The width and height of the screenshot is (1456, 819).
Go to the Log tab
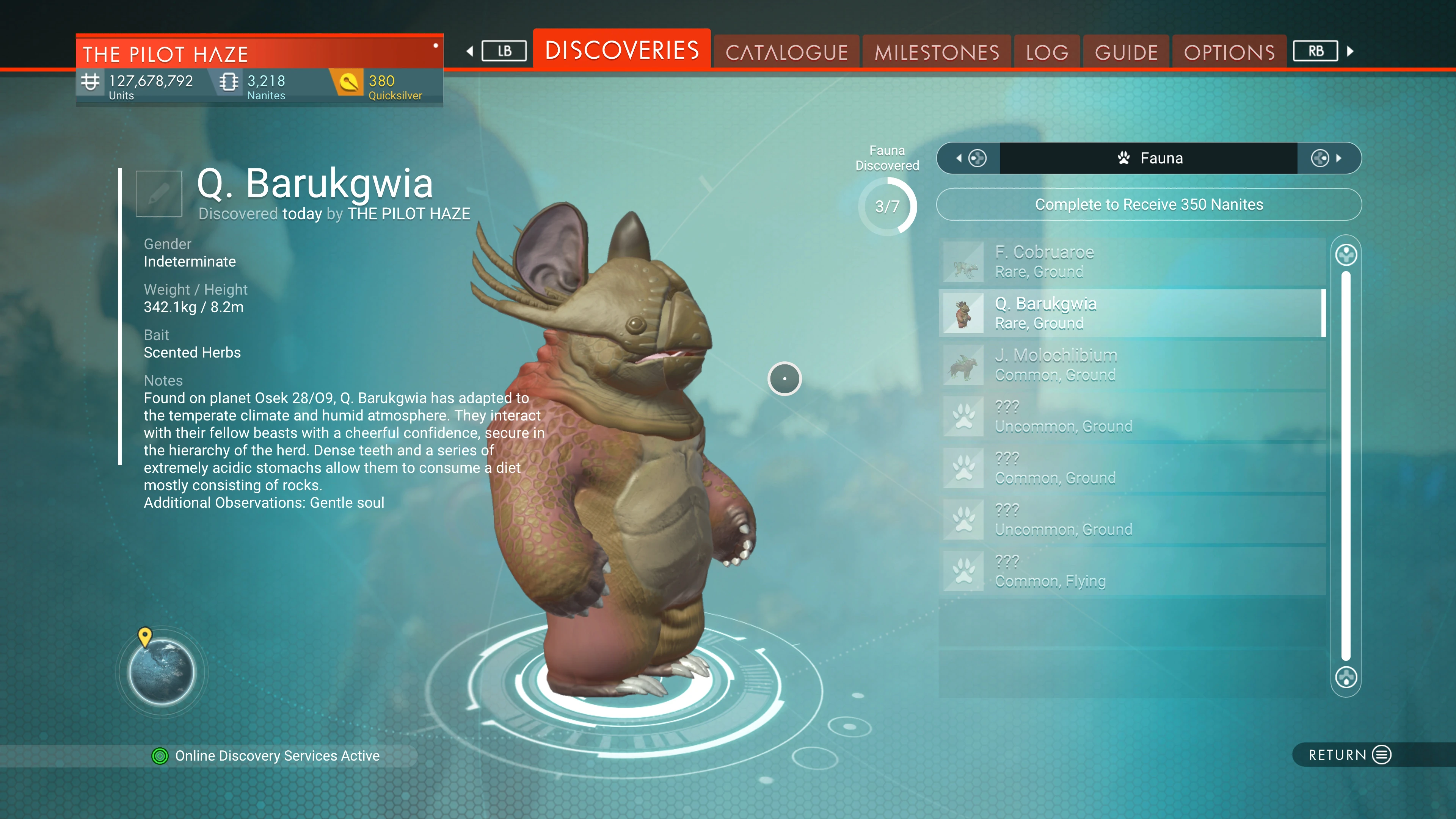click(x=1047, y=53)
